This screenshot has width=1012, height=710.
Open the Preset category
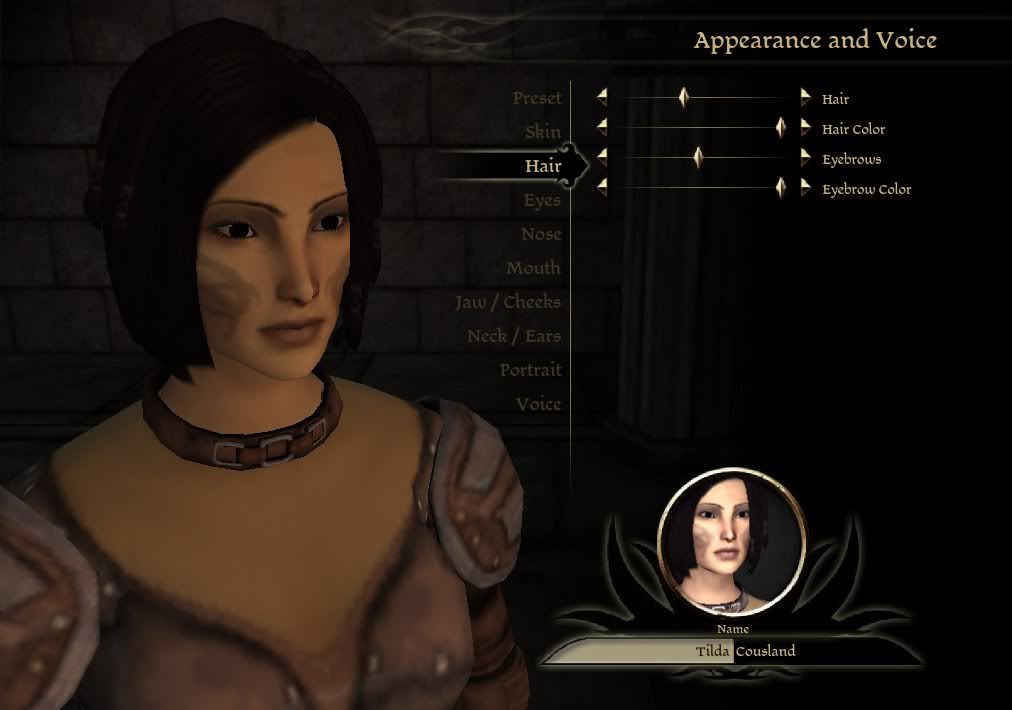tap(537, 98)
